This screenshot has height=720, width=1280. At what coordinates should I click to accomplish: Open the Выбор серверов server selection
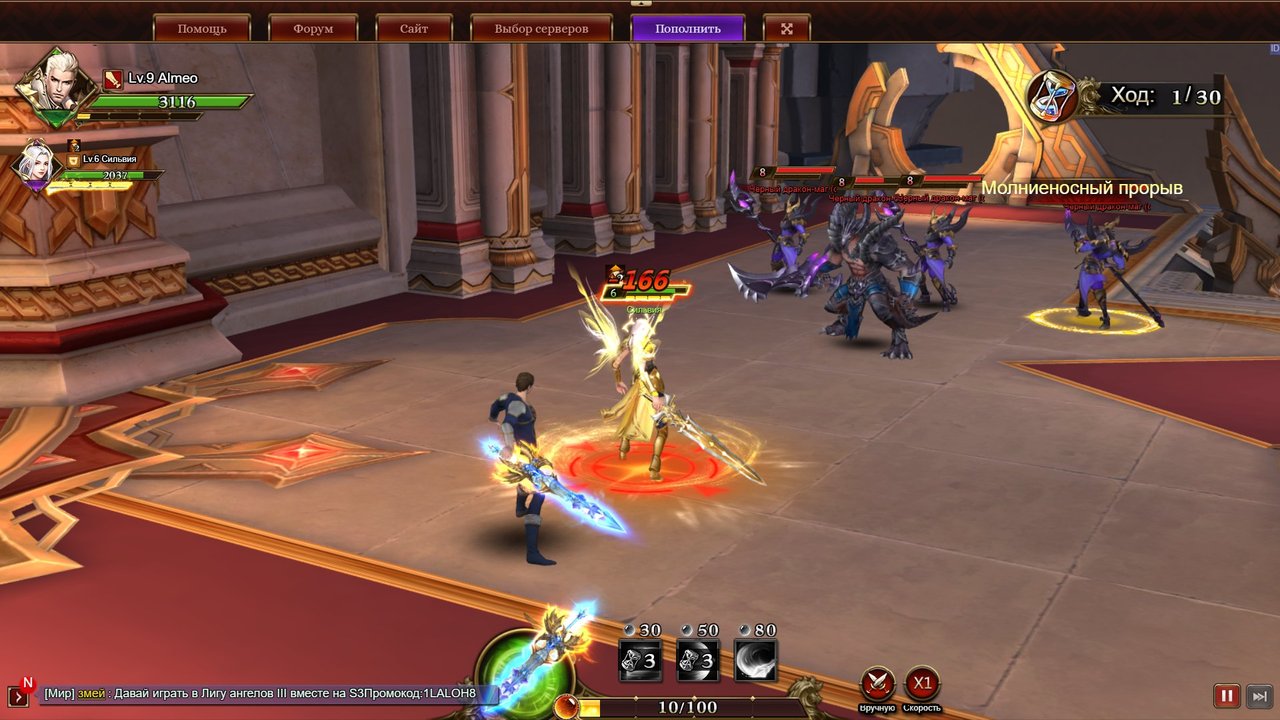pyautogui.click(x=541, y=28)
